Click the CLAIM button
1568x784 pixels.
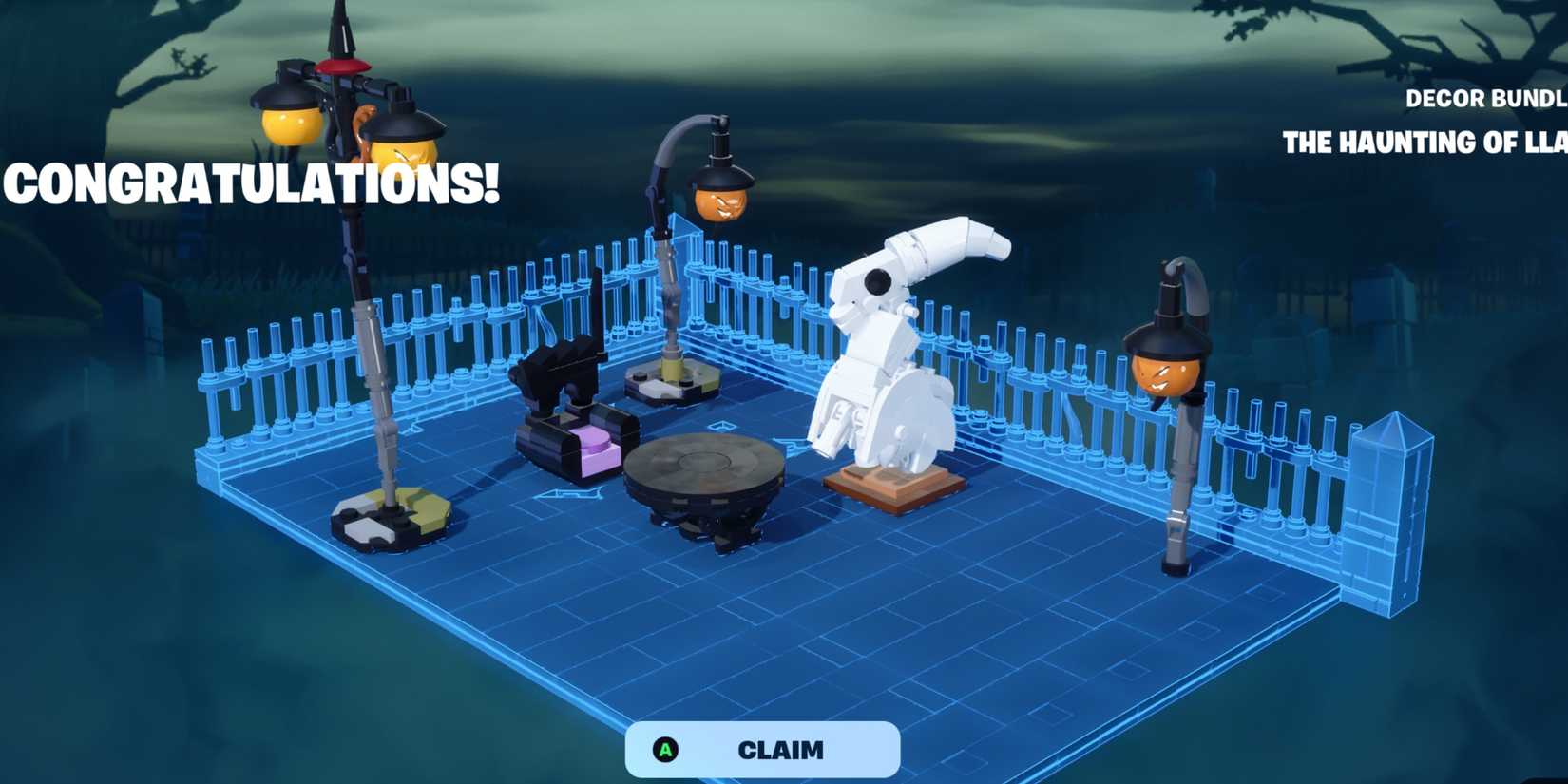tap(779, 750)
